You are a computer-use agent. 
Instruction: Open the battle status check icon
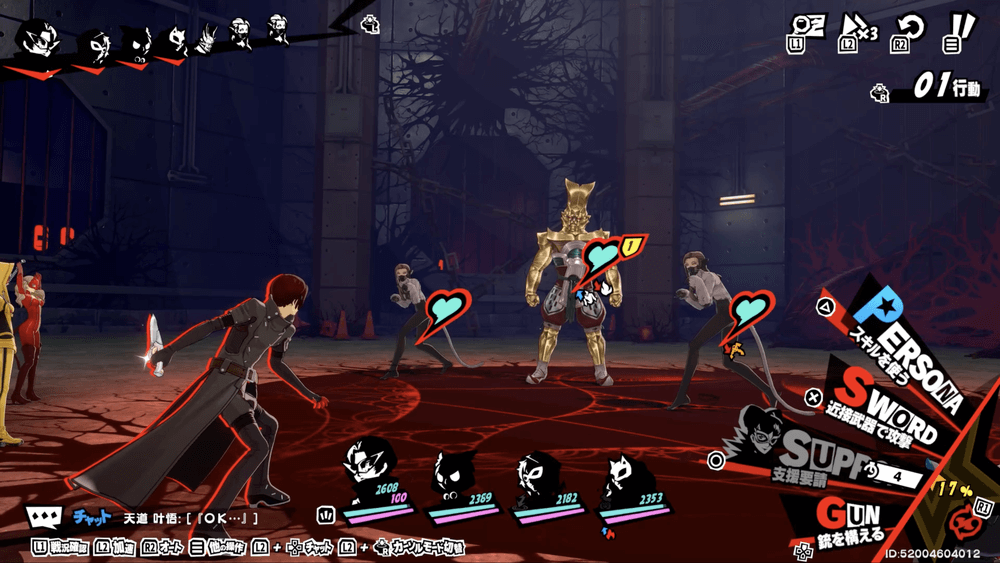click(x=808, y=32)
